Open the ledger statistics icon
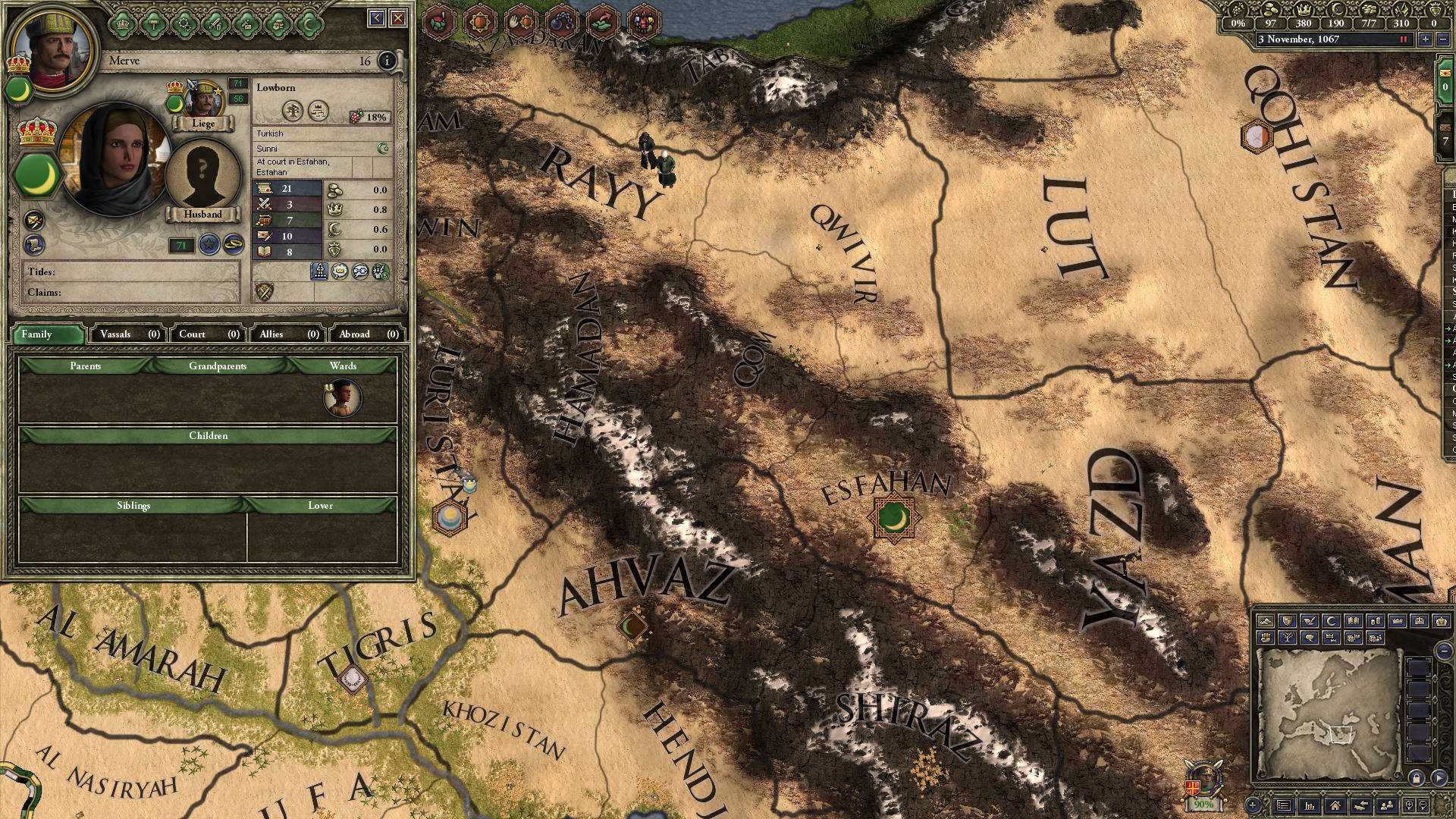1456x819 pixels. 1310,805
